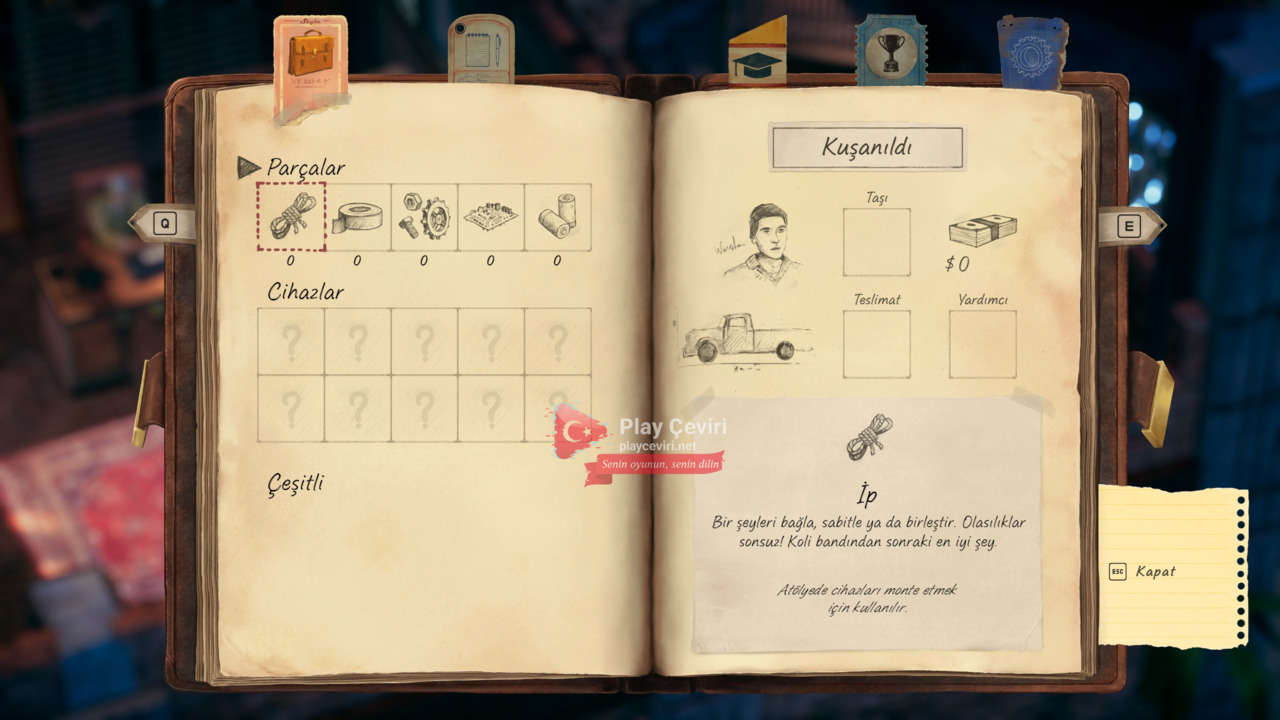The width and height of the screenshot is (1280, 720).
Task: Close the journal with Kapat
Action: 1154,572
